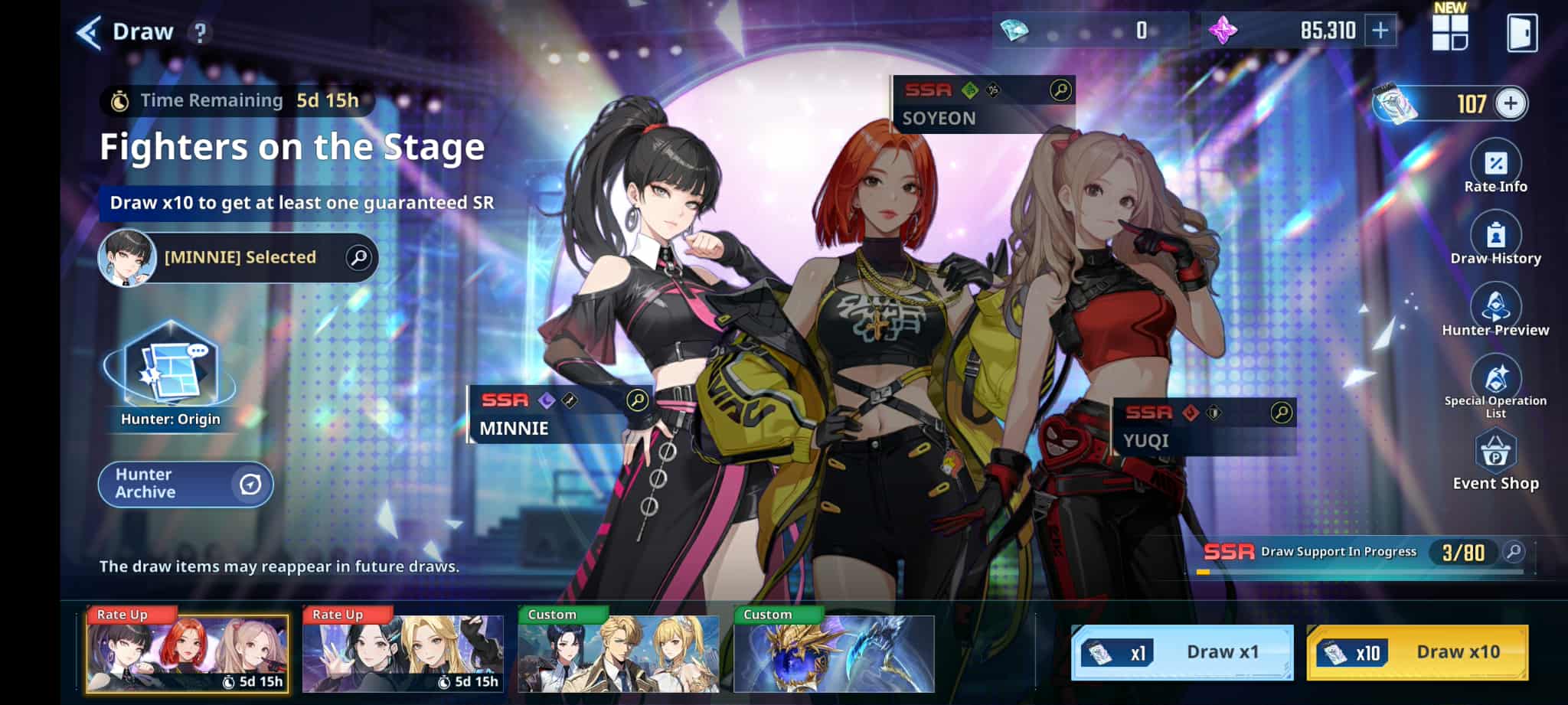
Task: Inspect the selected MINNIE hunter
Action: tap(358, 258)
